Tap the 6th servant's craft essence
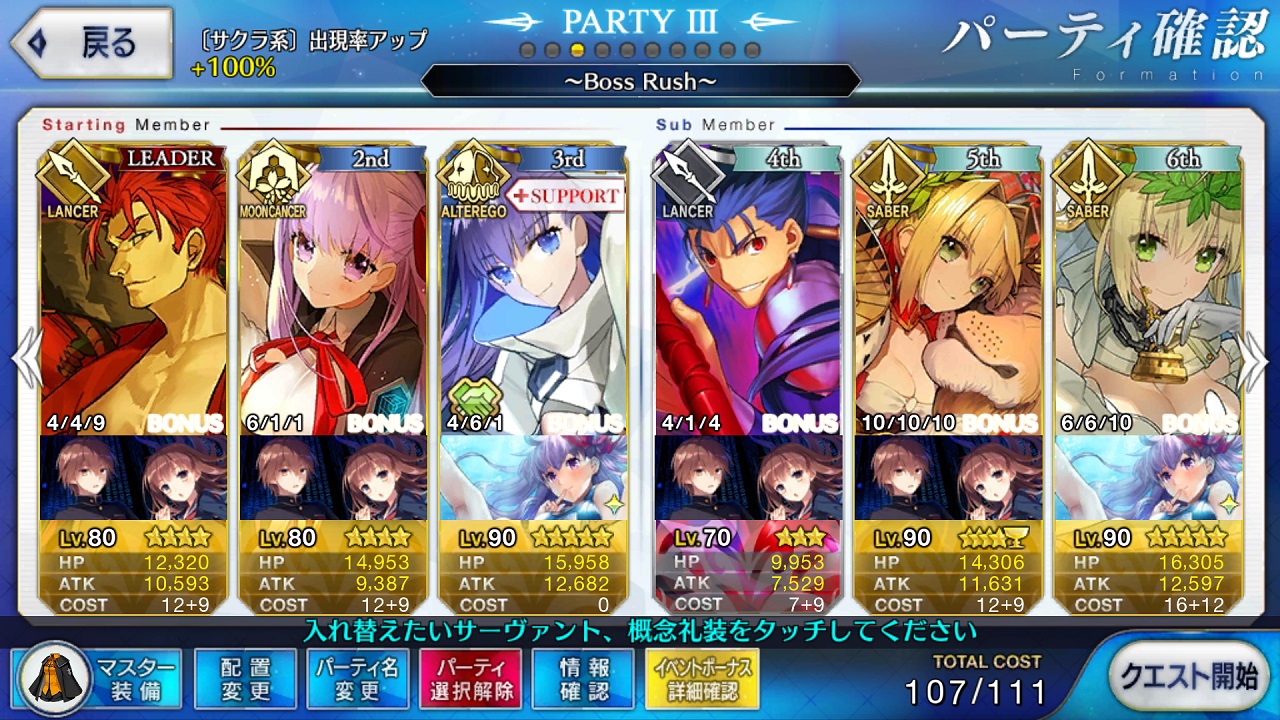This screenshot has height=720, width=1280. click(x=1148, y=478)
